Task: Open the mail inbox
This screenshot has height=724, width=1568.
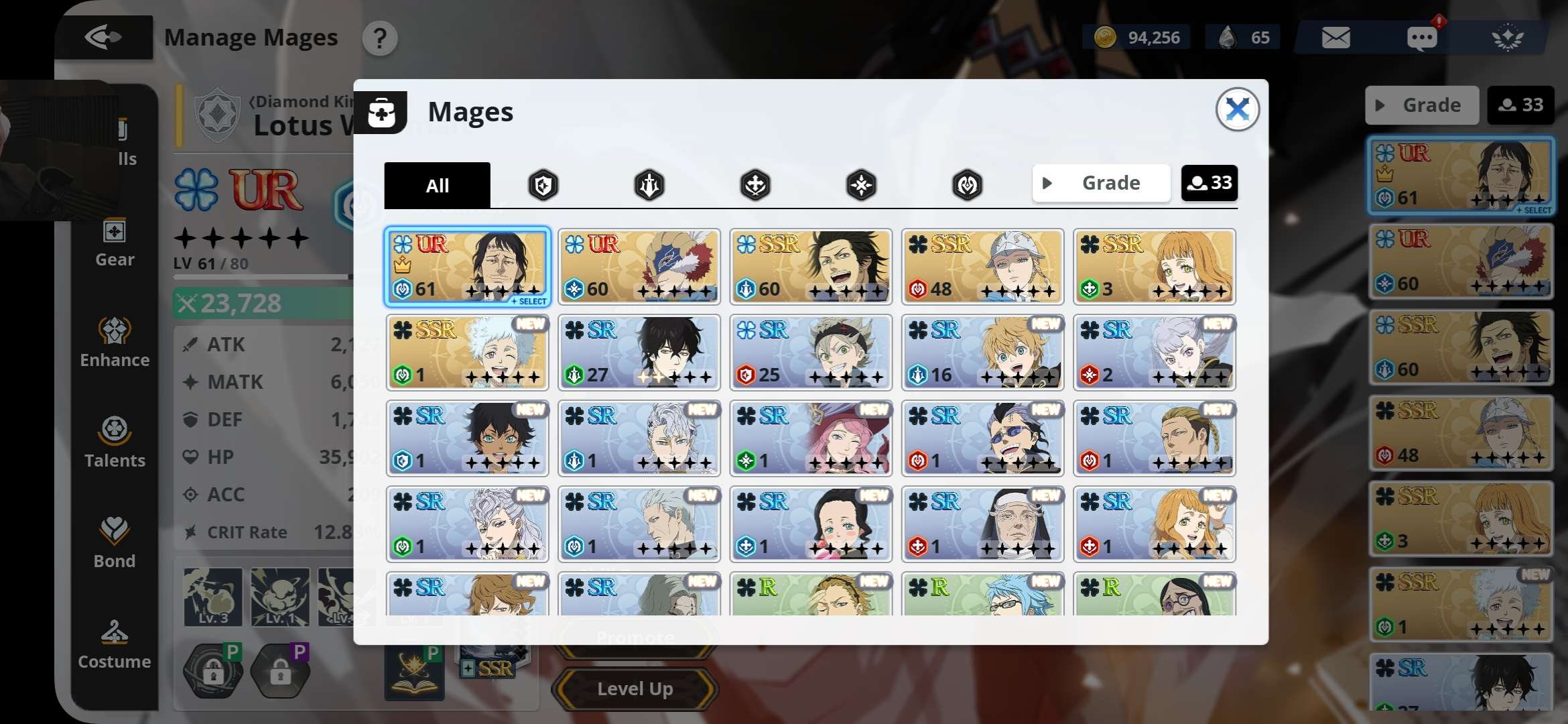Action: point(1335,38)
